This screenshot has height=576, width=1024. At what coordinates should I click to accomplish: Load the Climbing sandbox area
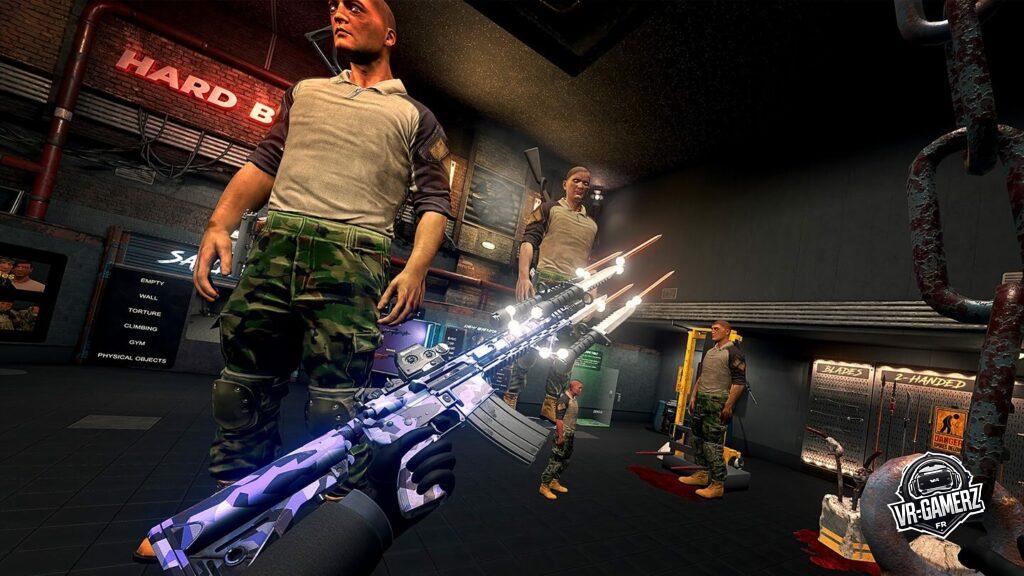point(141,326)
